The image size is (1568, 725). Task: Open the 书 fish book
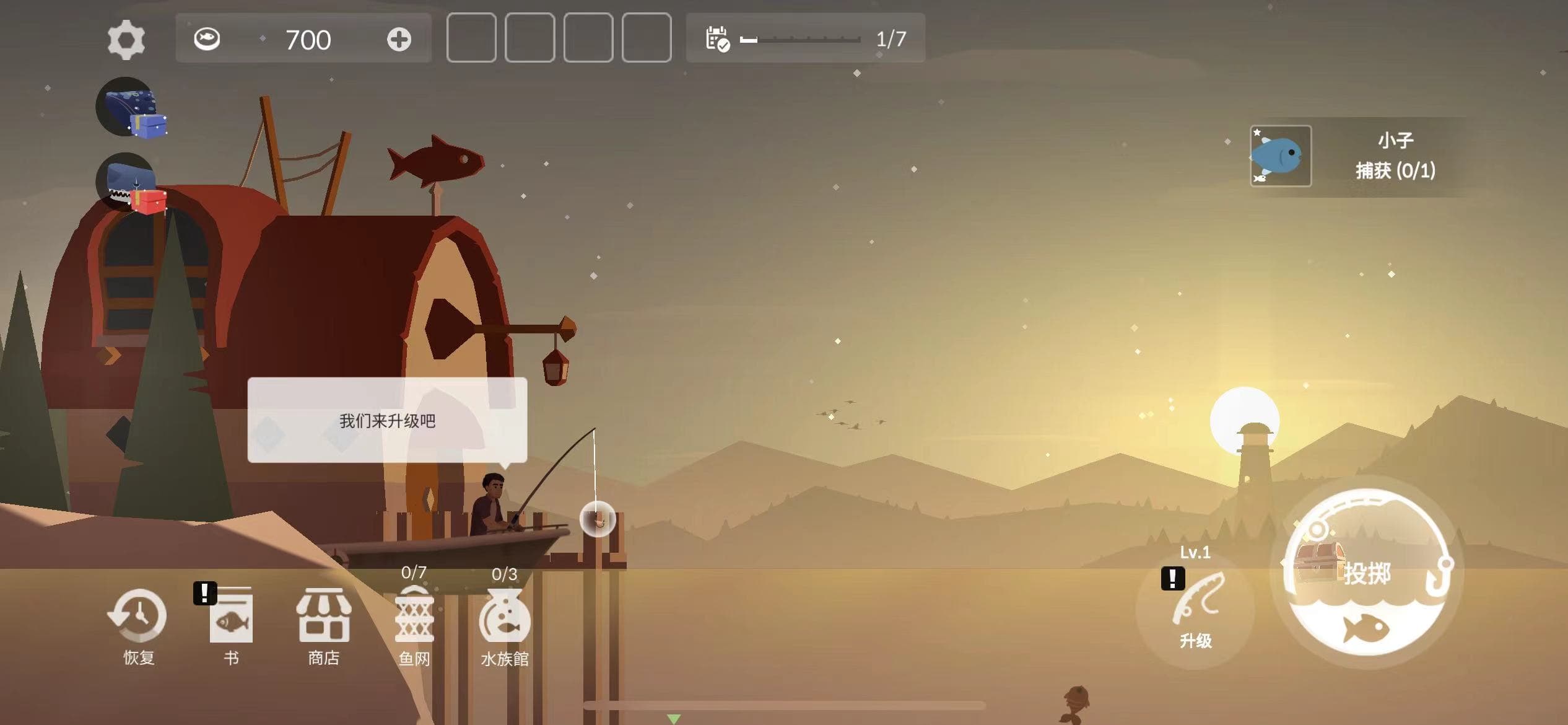coord(231,626)
